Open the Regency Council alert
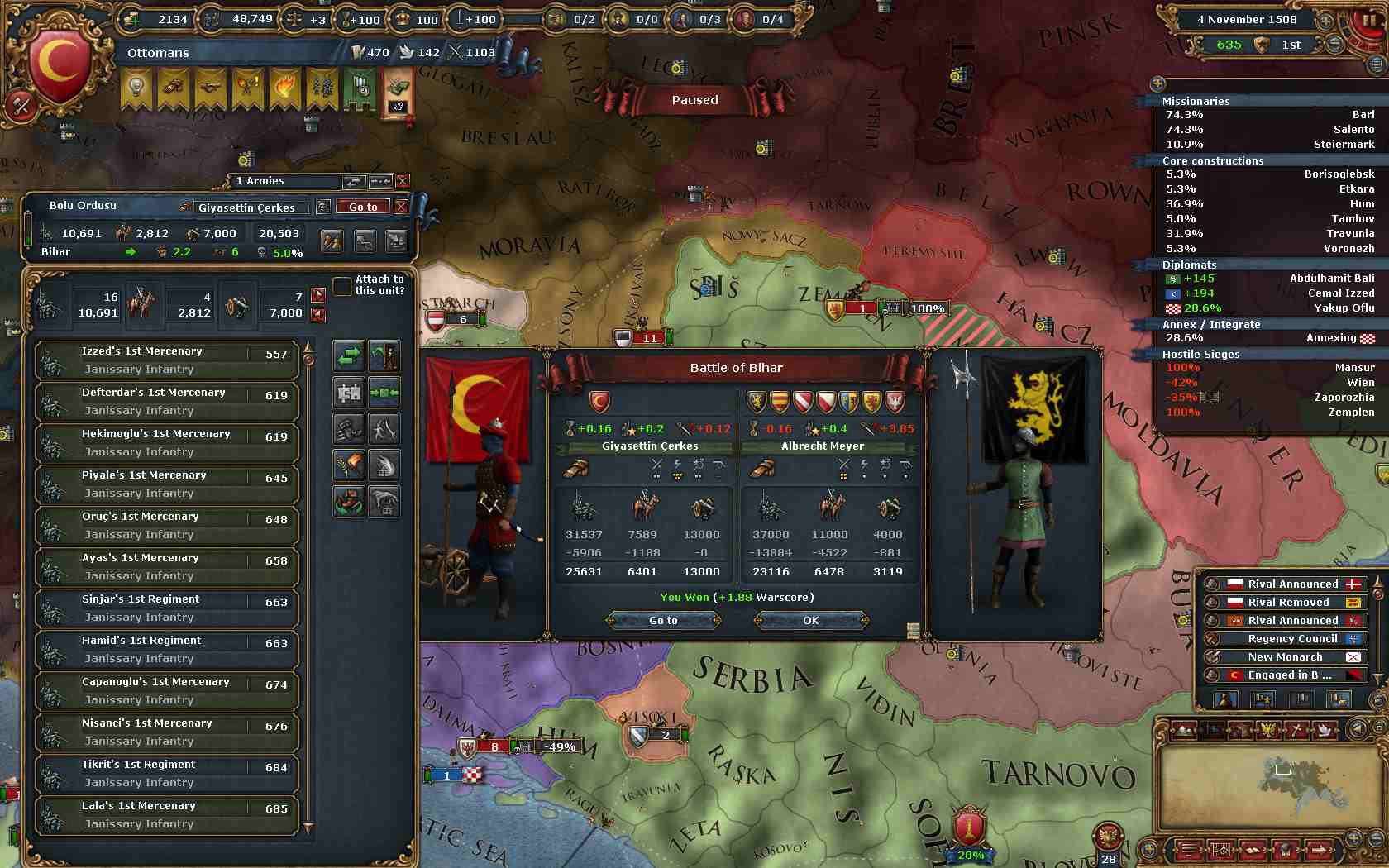Viewport: 1389px width, 868px height. pyautogui.click(x=1291, y=638)
